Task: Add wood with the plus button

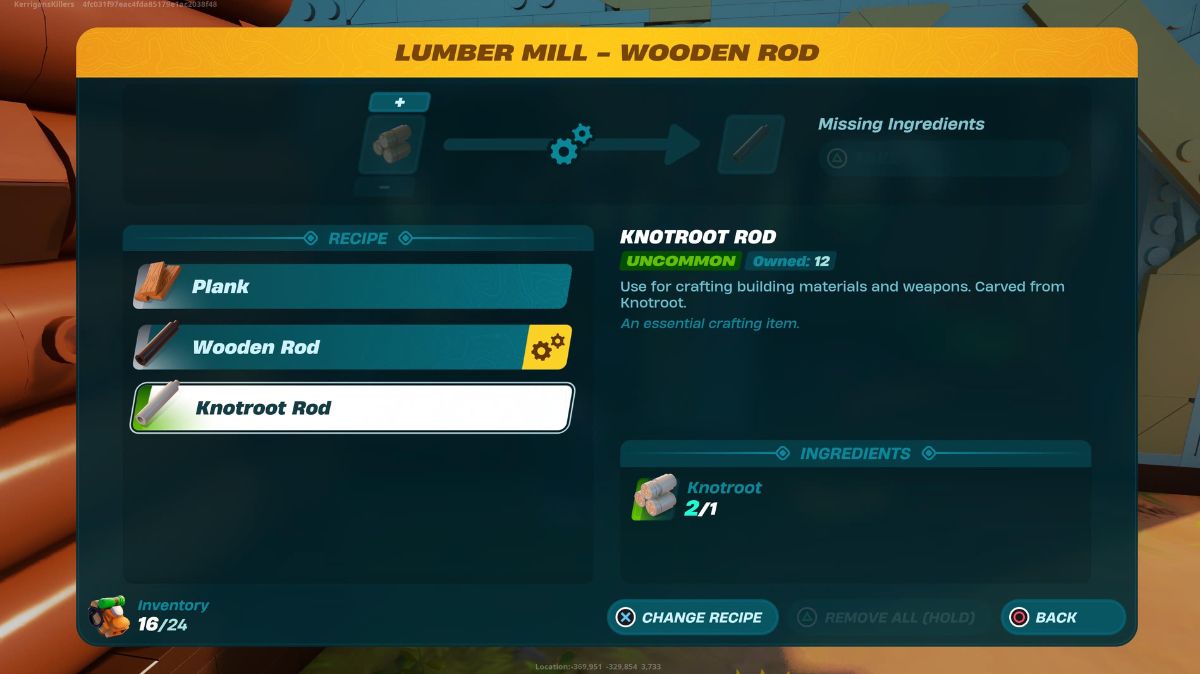Action: pos(399,102)
